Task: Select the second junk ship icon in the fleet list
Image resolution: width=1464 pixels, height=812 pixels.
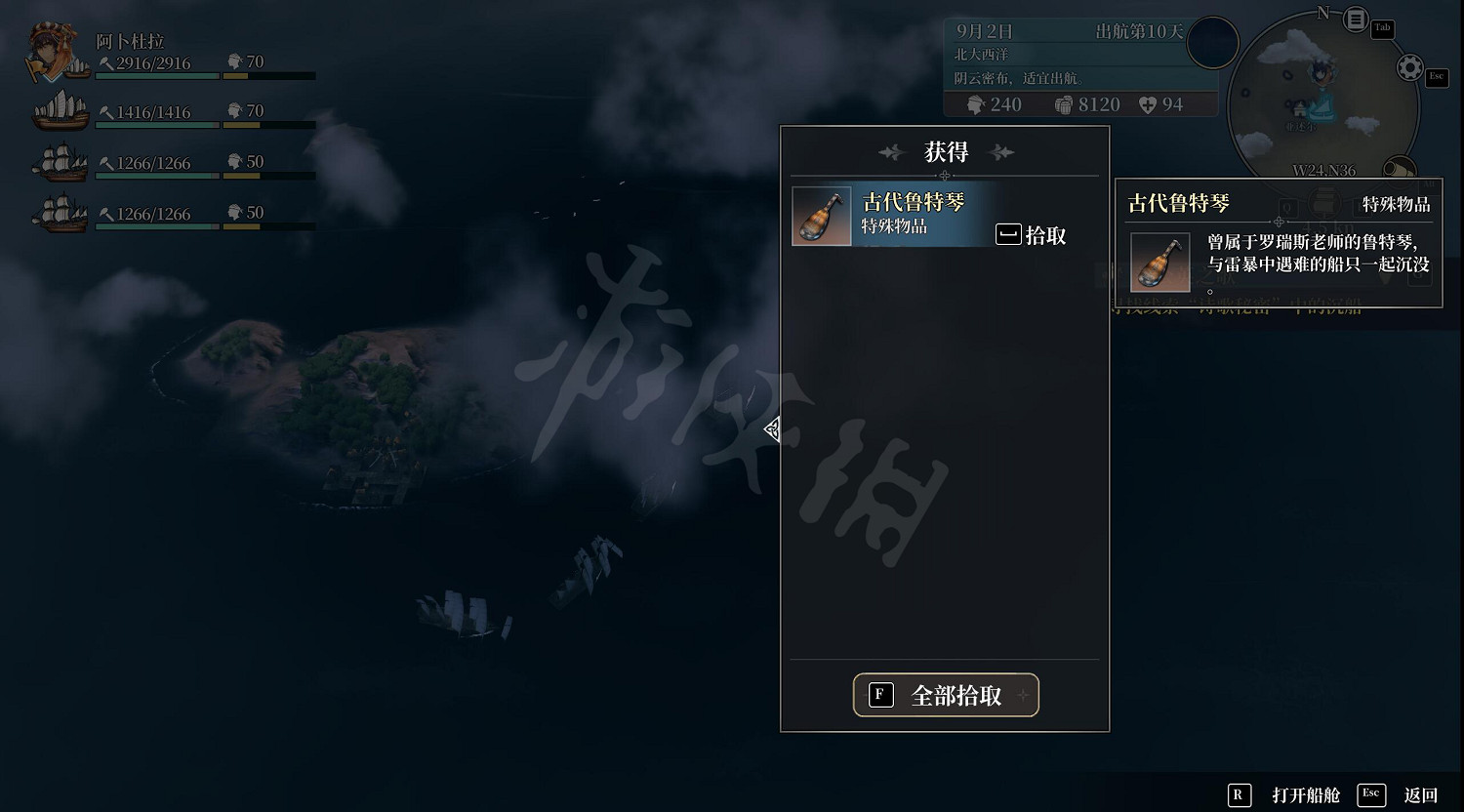Action: 59,109
